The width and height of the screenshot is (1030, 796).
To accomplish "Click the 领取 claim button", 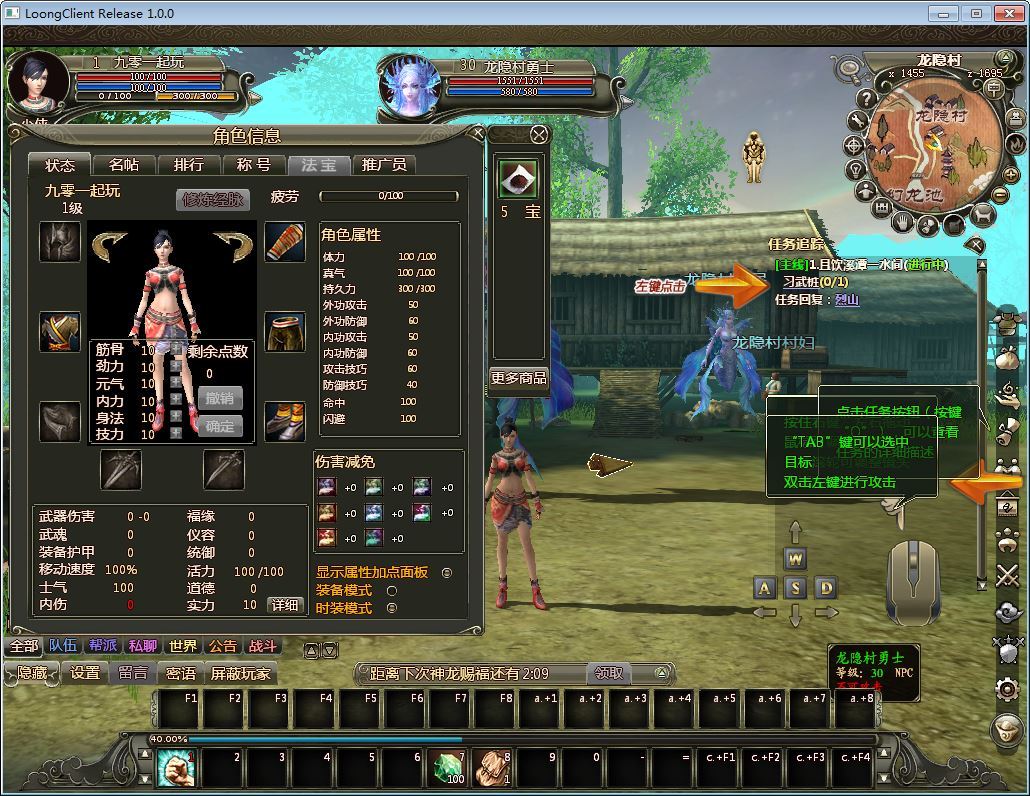I will pos(608,673).
